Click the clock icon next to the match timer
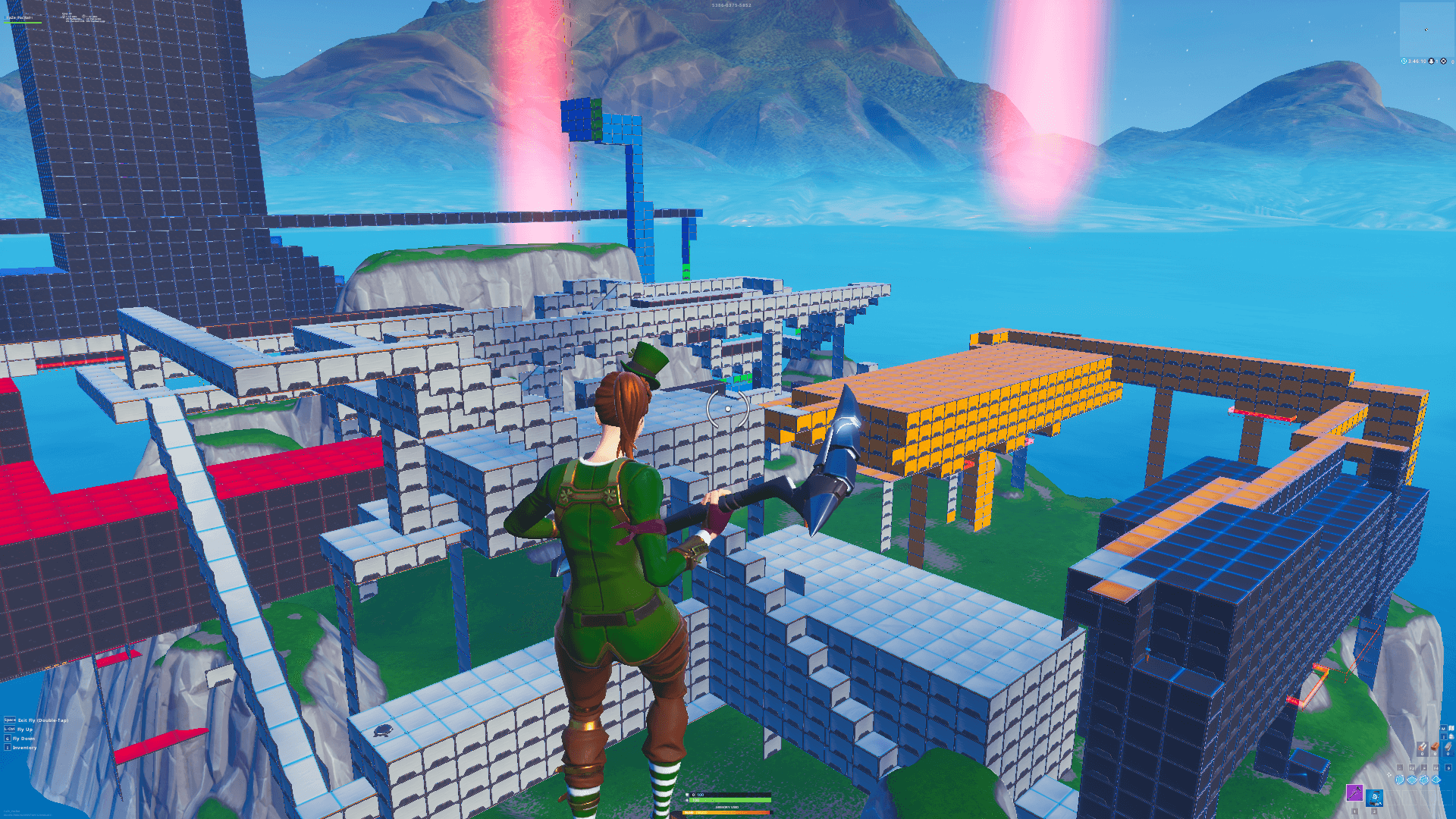 1404,61
